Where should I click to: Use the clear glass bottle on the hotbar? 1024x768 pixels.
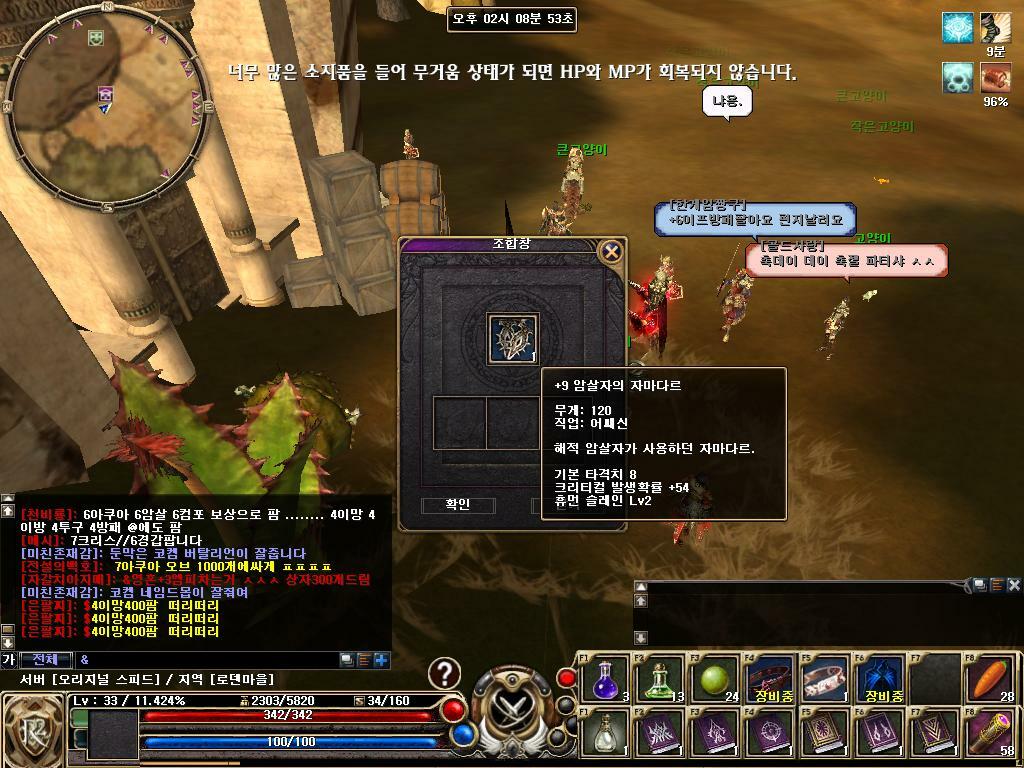[607, 733]
